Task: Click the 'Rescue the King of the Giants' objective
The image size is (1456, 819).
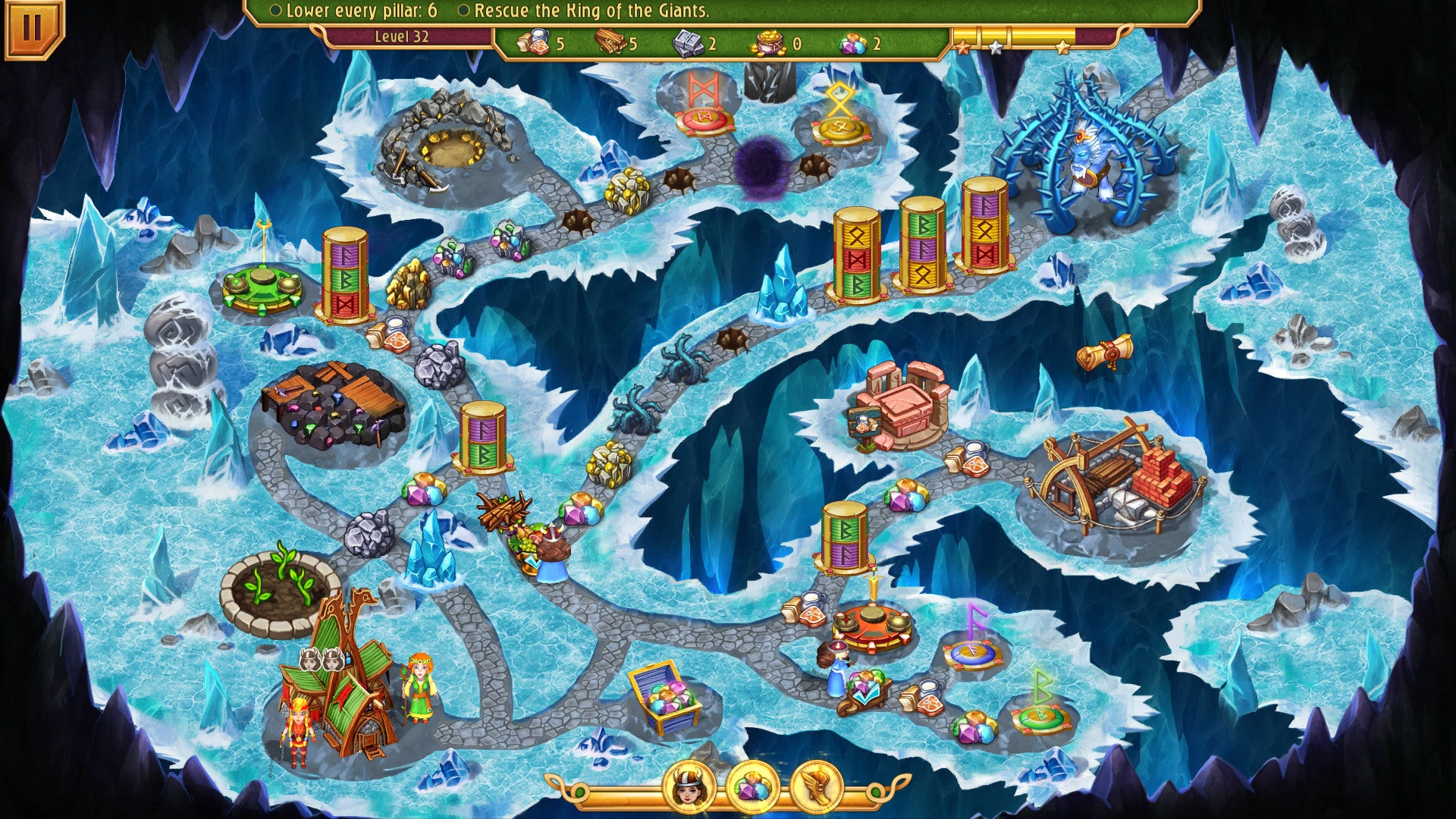Action: (x=585, y=11)
